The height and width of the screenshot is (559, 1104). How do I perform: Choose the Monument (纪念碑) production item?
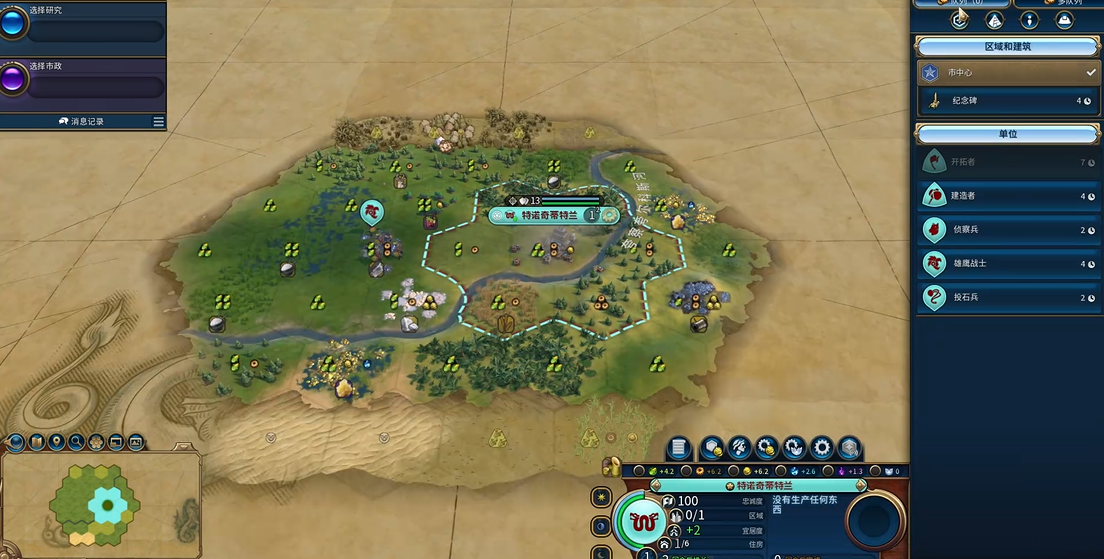[1008, 100]
